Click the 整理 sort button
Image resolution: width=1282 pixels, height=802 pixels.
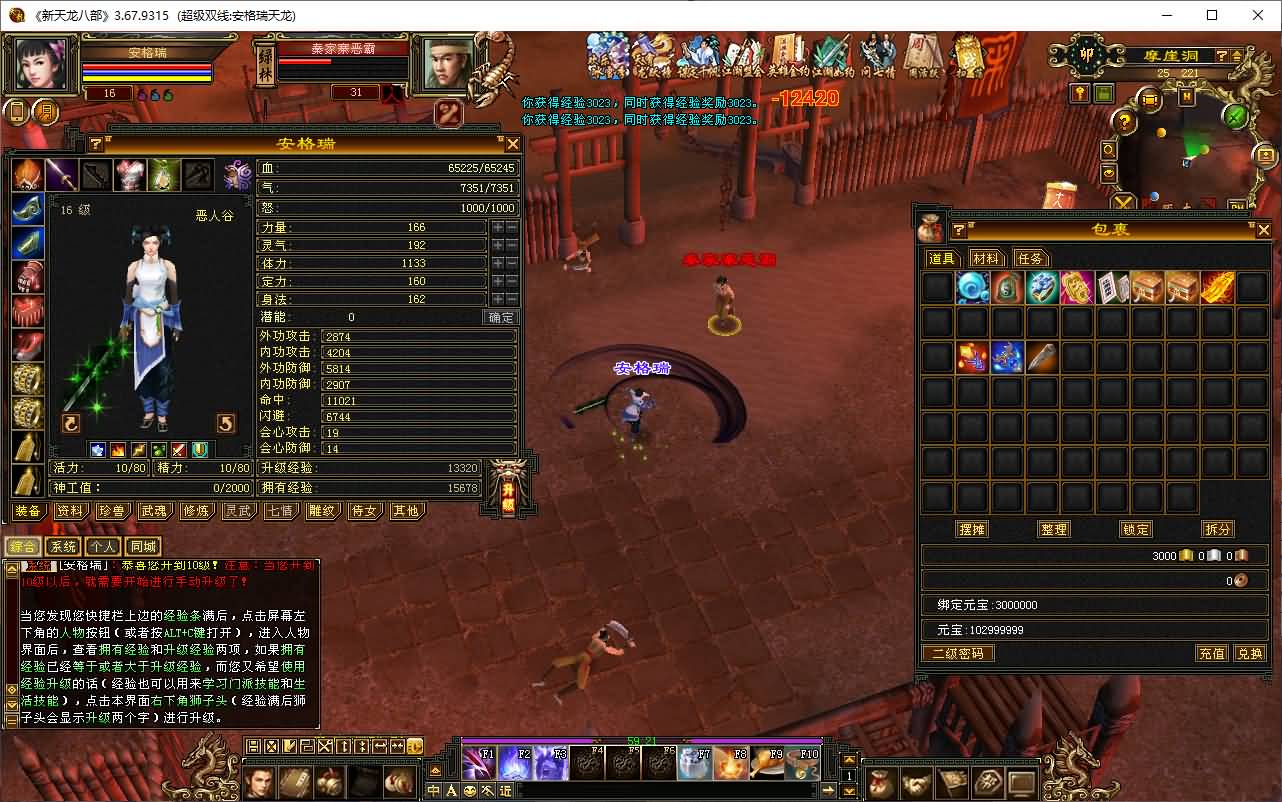pyautogui.click(x=1054, y=529)
